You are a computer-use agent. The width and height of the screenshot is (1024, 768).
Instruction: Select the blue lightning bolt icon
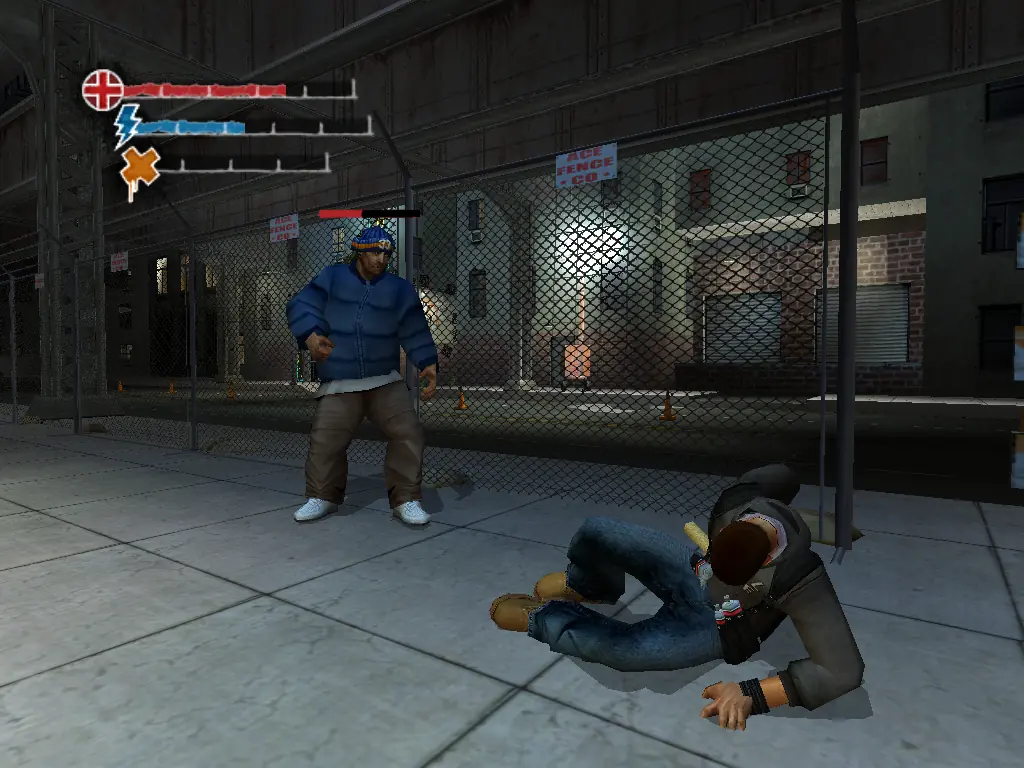click(127, 126)
